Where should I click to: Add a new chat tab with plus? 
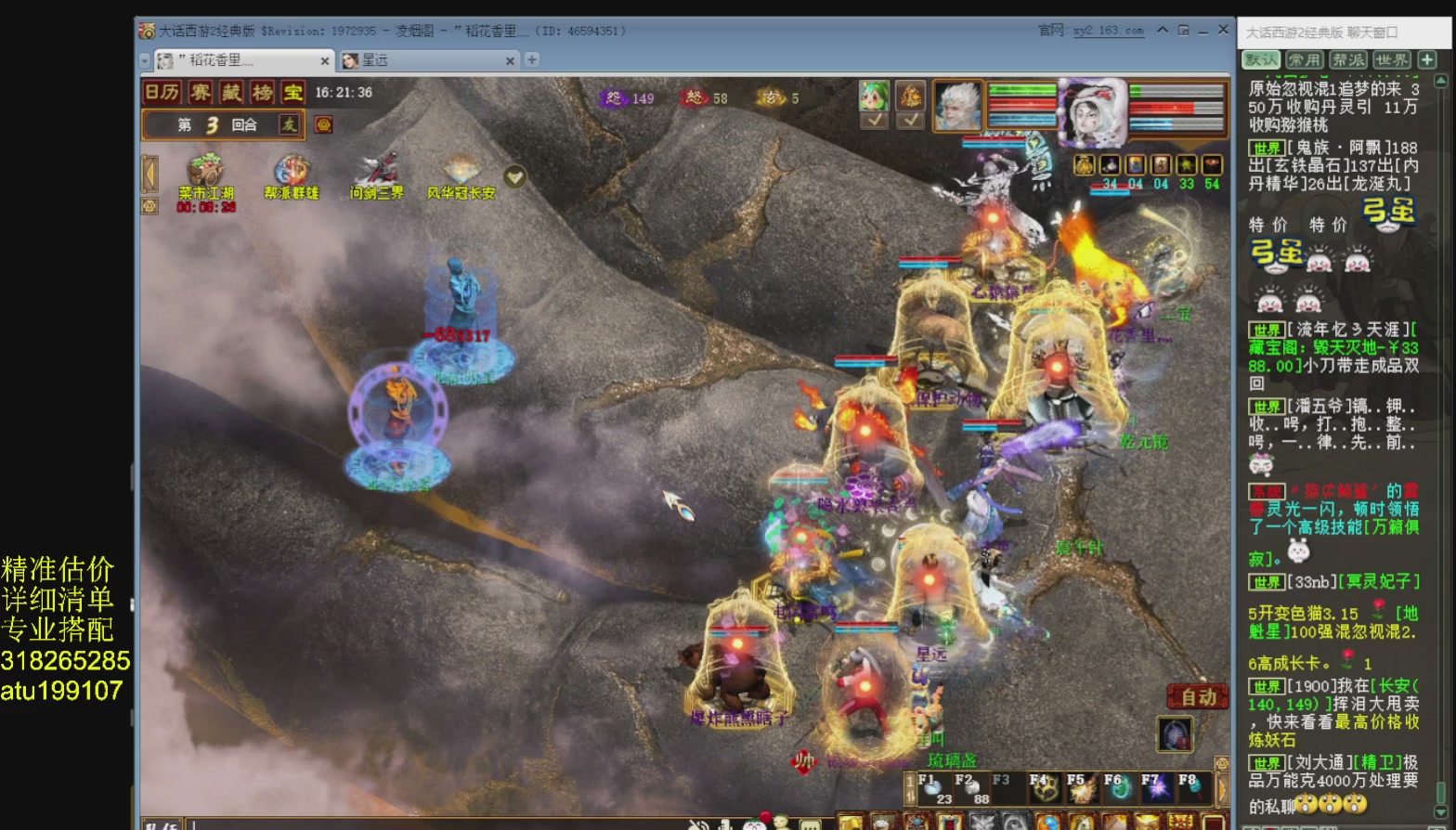(x=1428, y=59)
